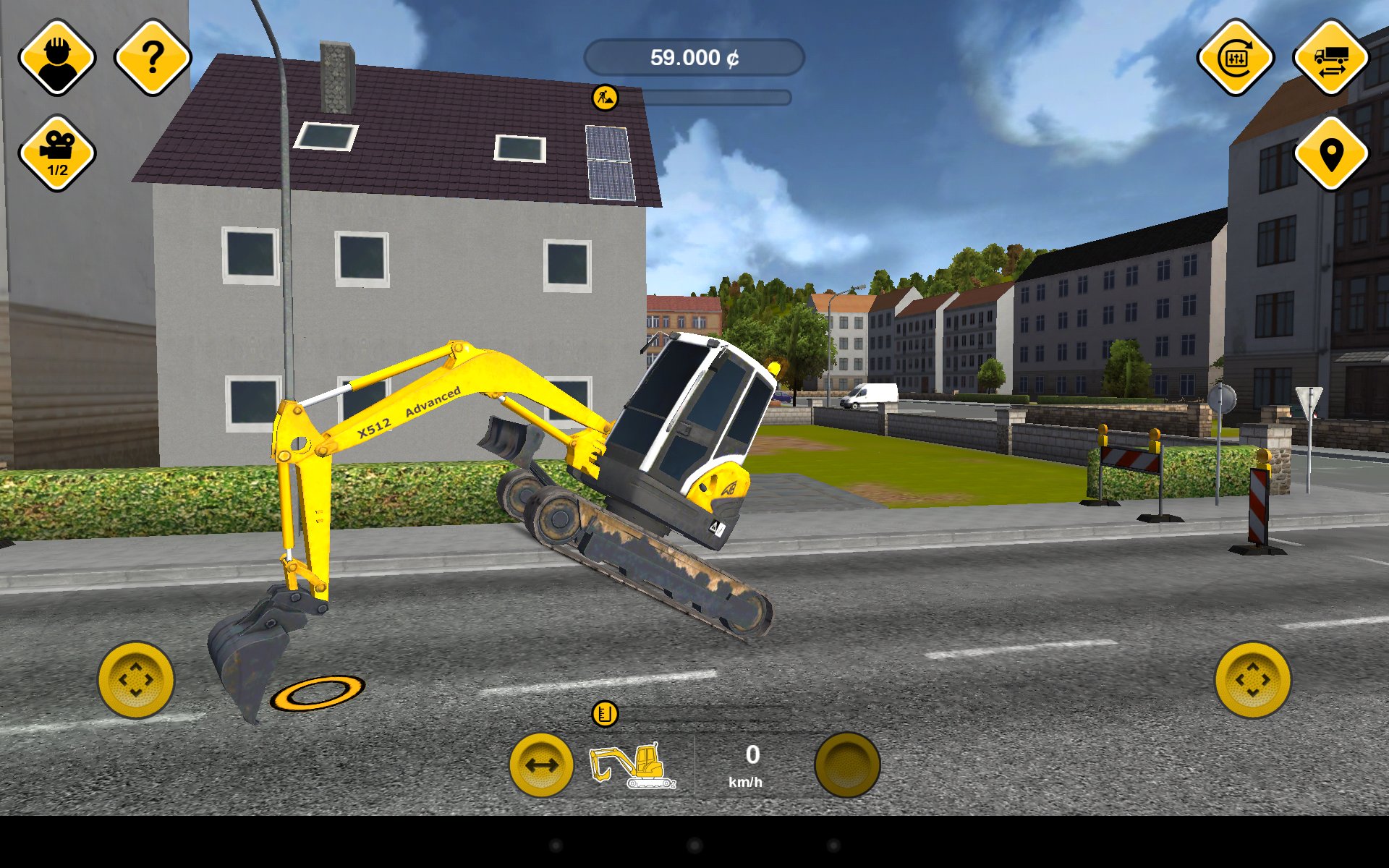This screenshot has height=868, width=1389.
Task: Tap the truck vehicle switch button
Action: (x=1331, y=58)
